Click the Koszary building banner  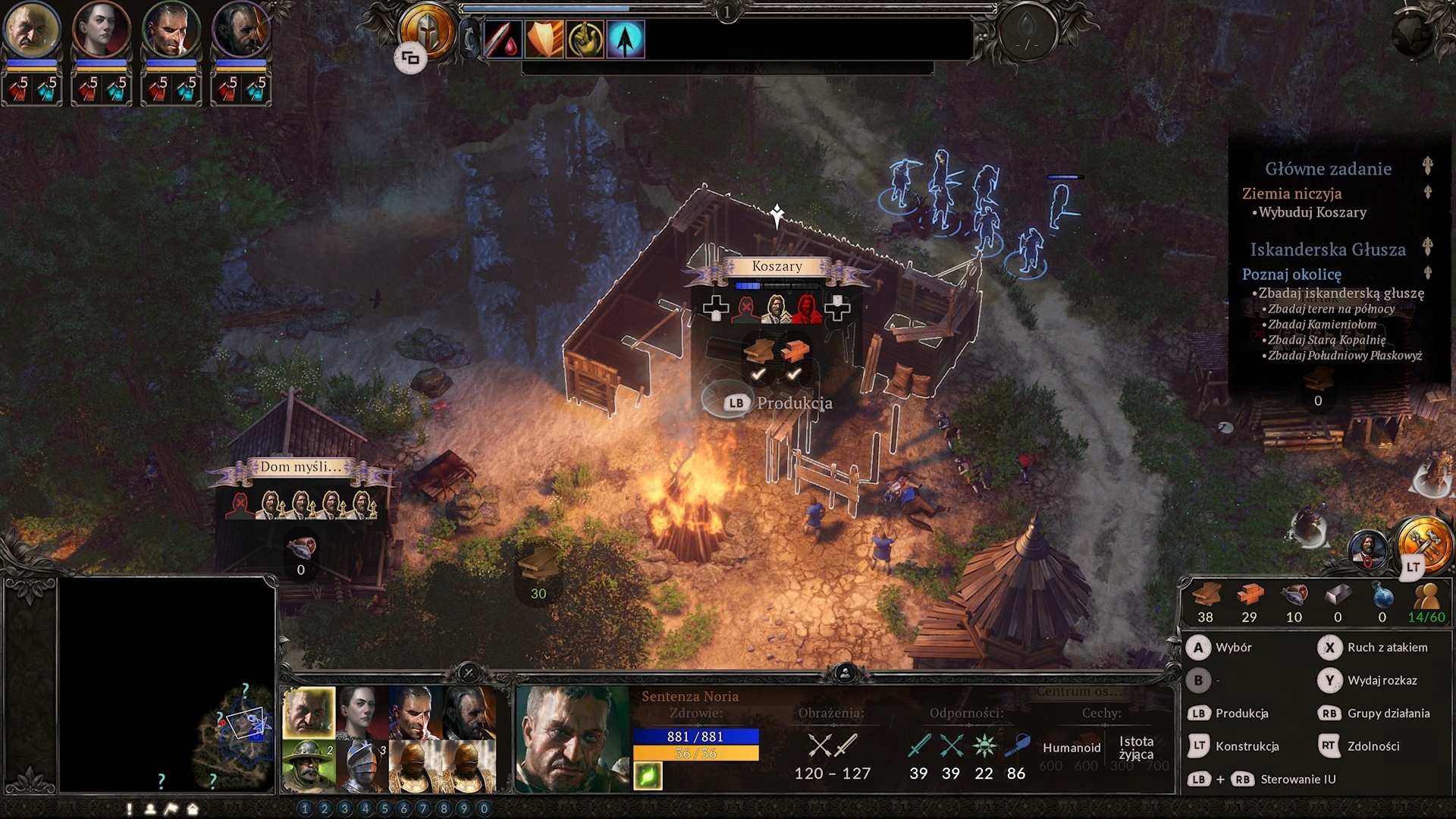777,266
